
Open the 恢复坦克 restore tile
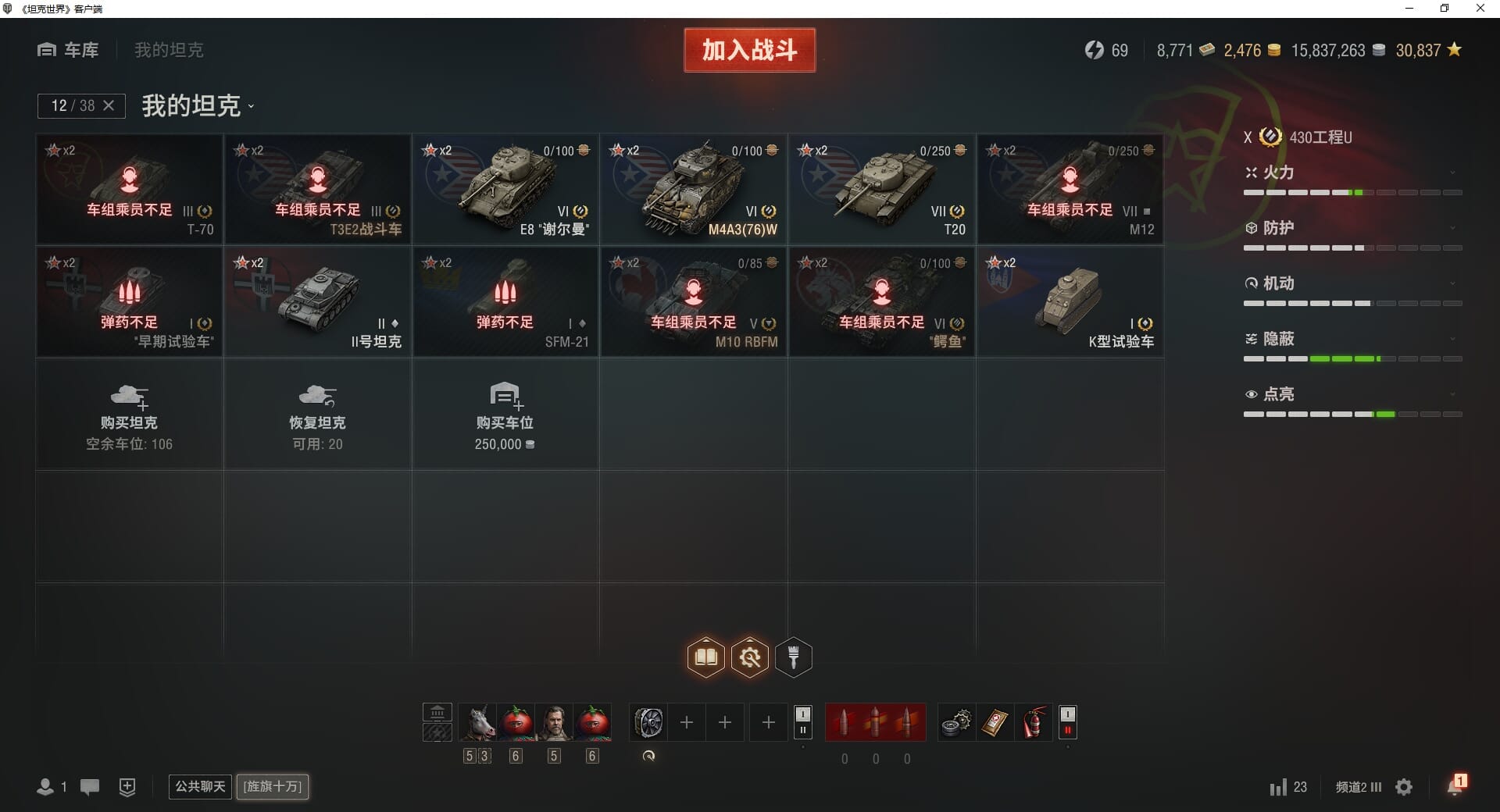coord(317,415)
